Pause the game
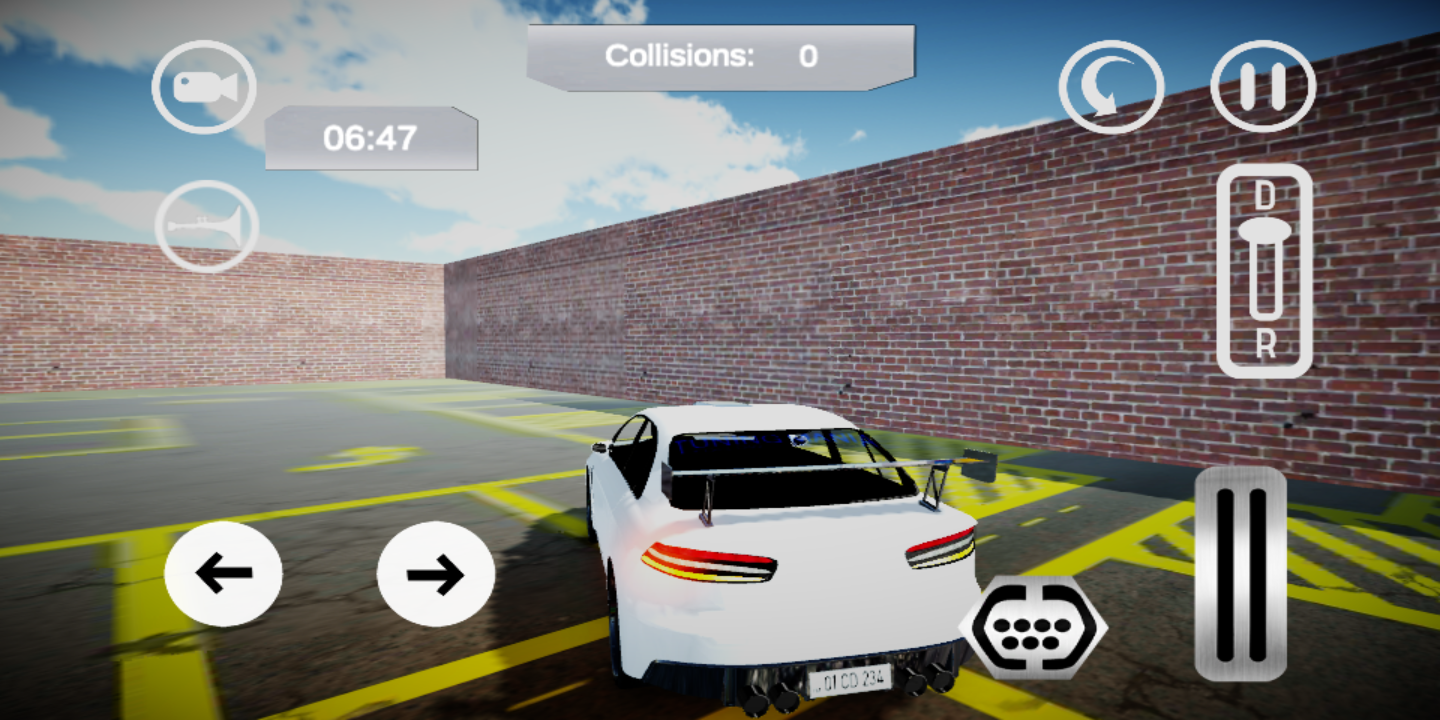Image resolution: width=1440 pixels, height=720 pixels. [1263, 87]
